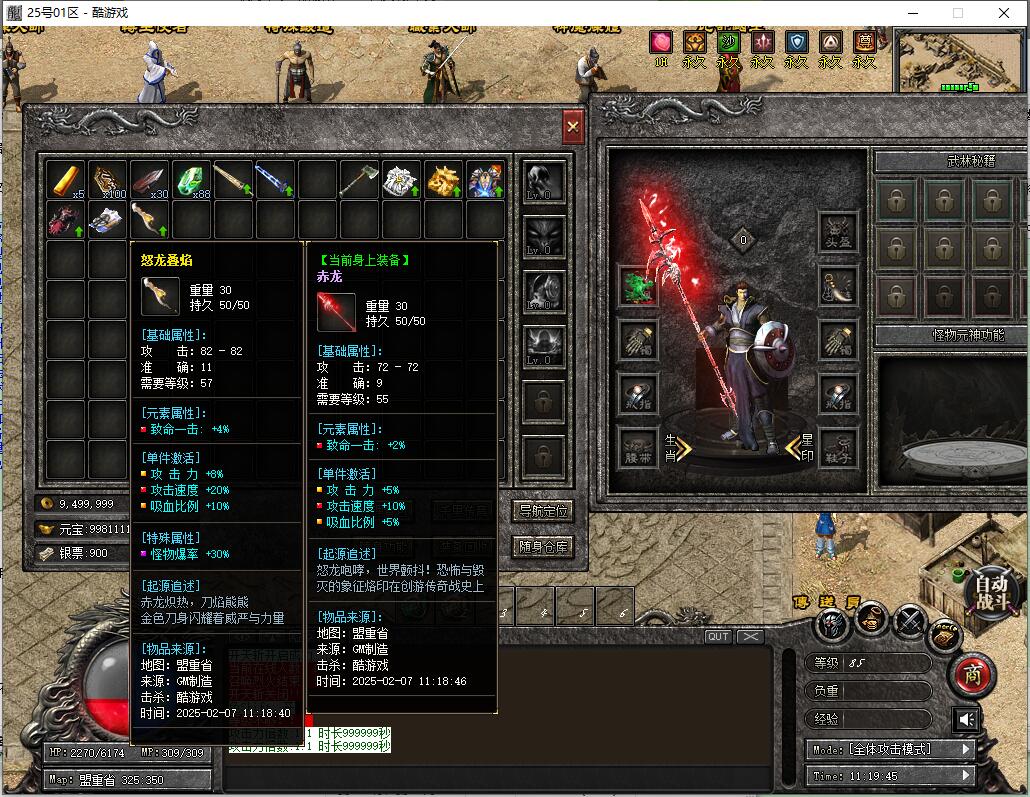Viewport: 1030px width, 797px height.
Task: Select the 腰带 belt equipment slot
Action: (x=638, y=447)
